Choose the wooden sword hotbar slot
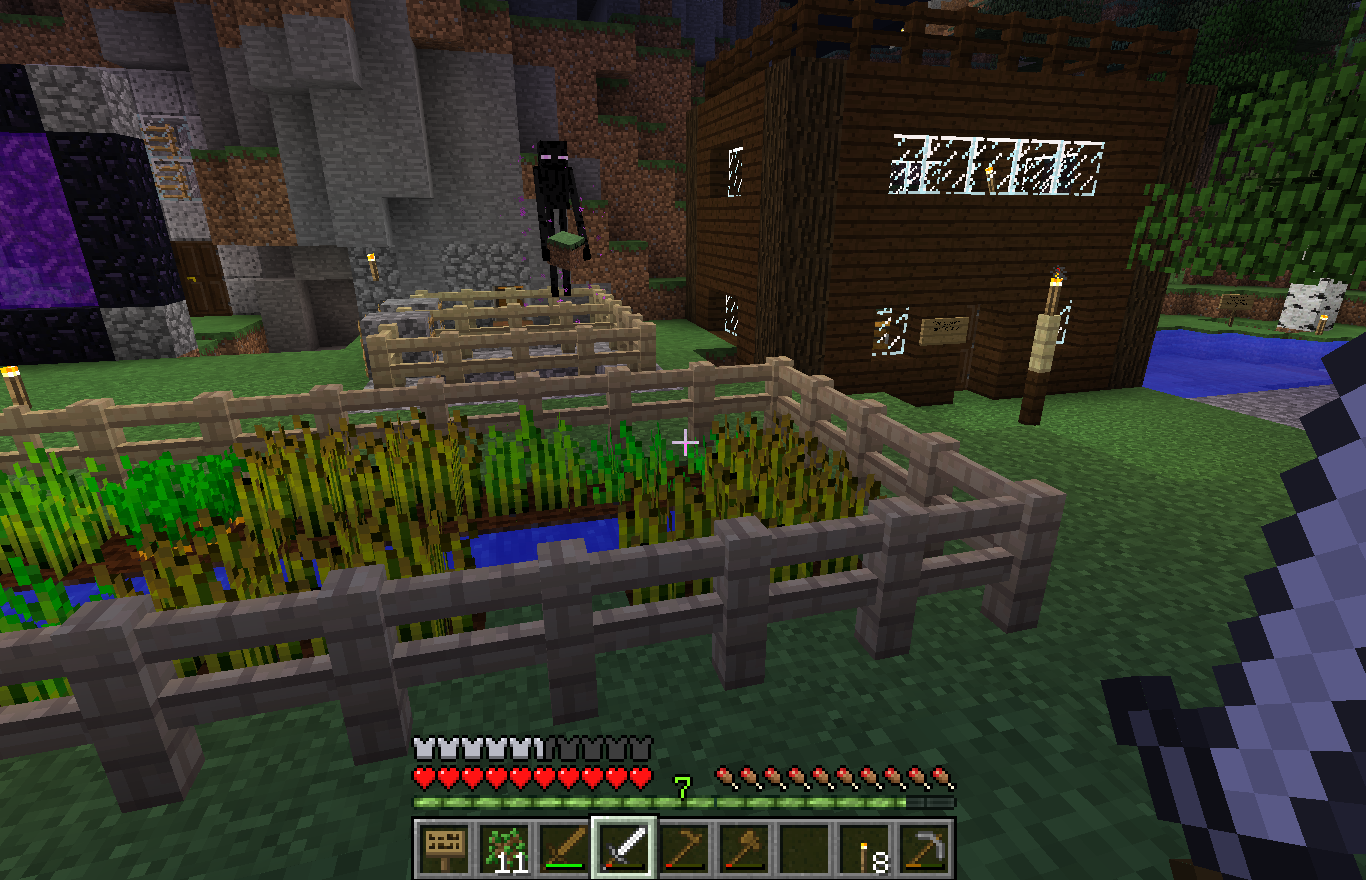The height and width of the screenshot is (880, 1366). [564, 848]
